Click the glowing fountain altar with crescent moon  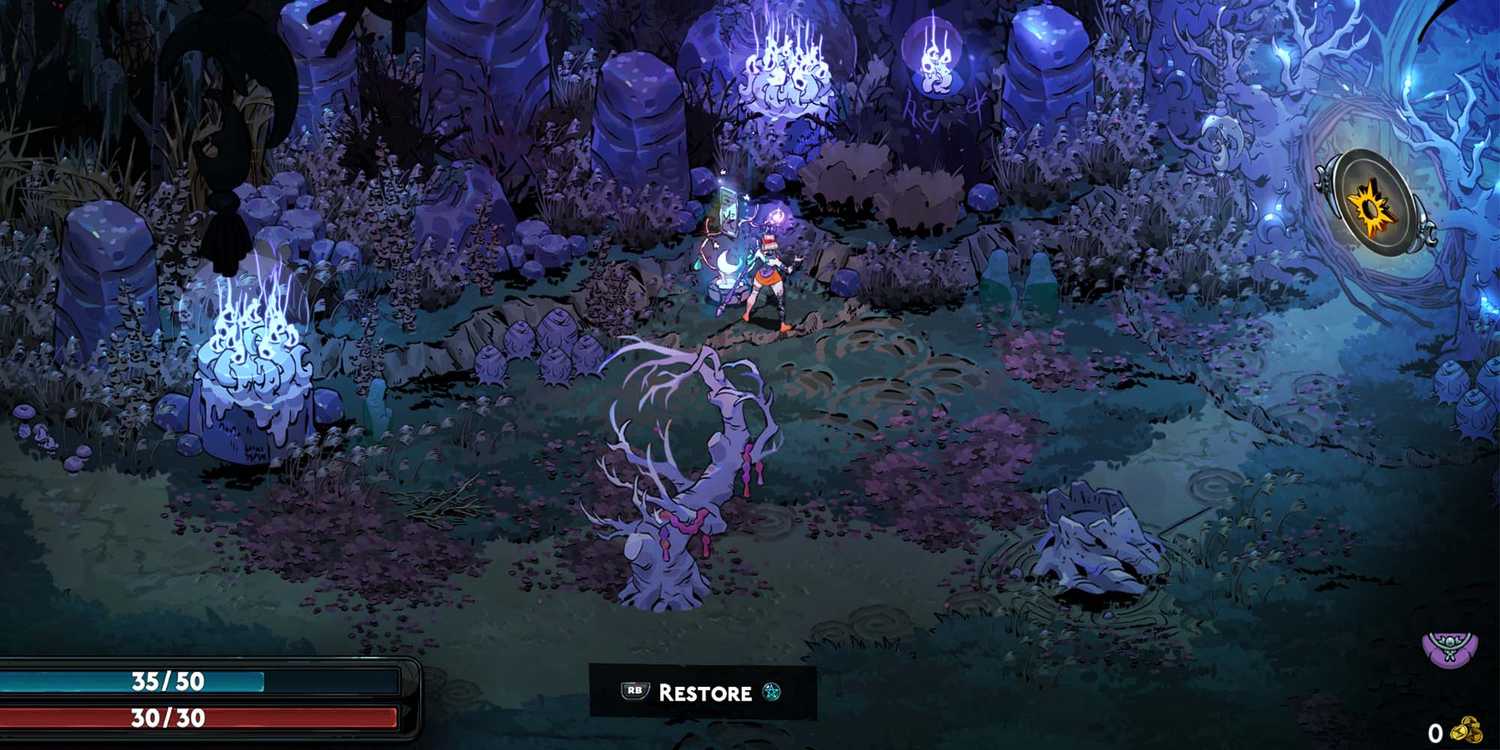coord(728,270)
